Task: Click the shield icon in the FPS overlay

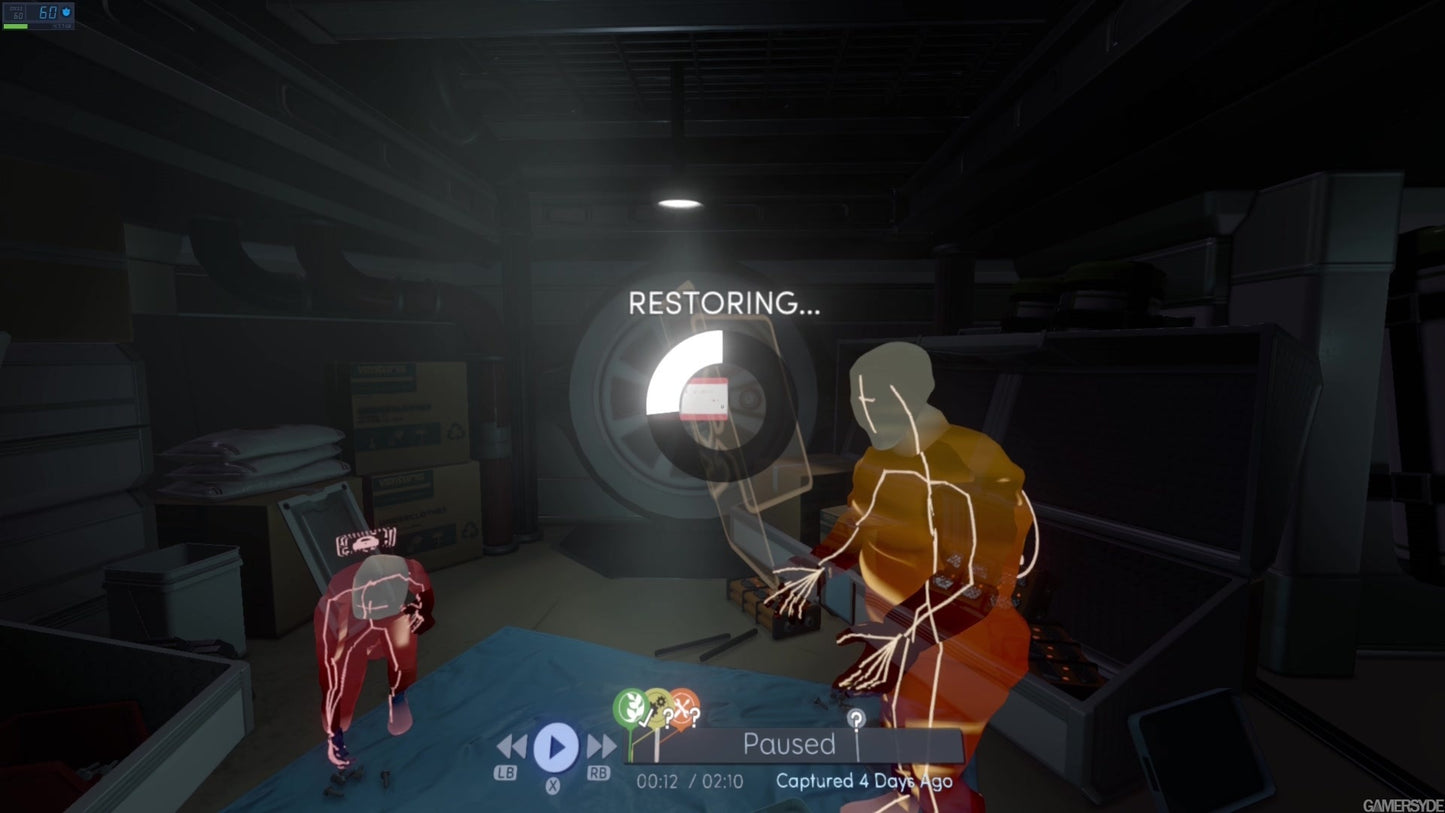Action: [66, 13]
